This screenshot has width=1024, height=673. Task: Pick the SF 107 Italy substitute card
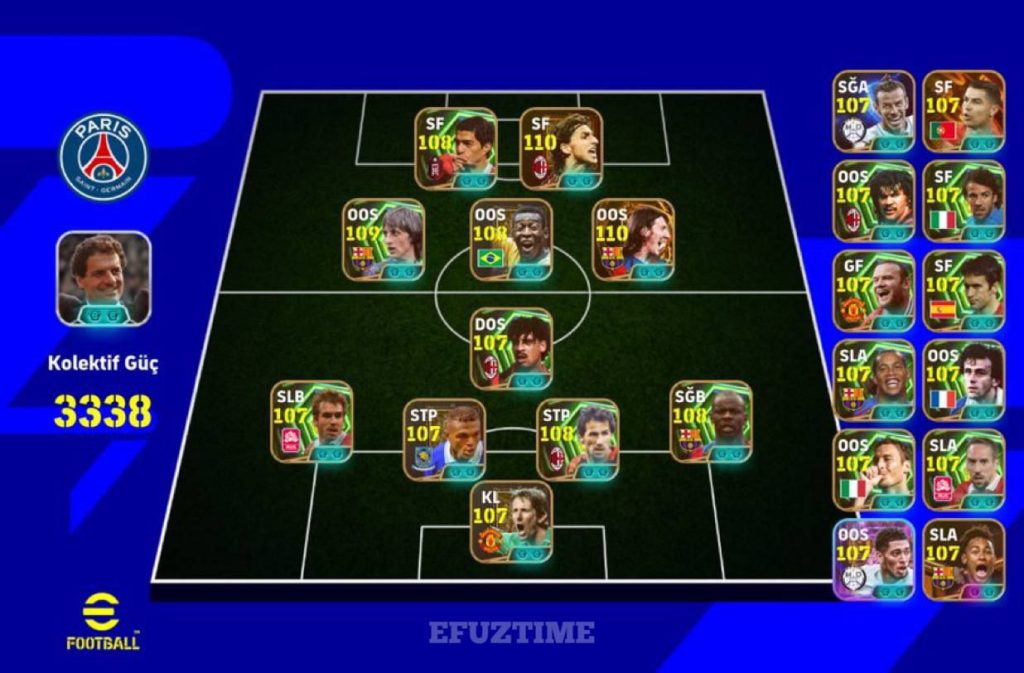(964, 200)
